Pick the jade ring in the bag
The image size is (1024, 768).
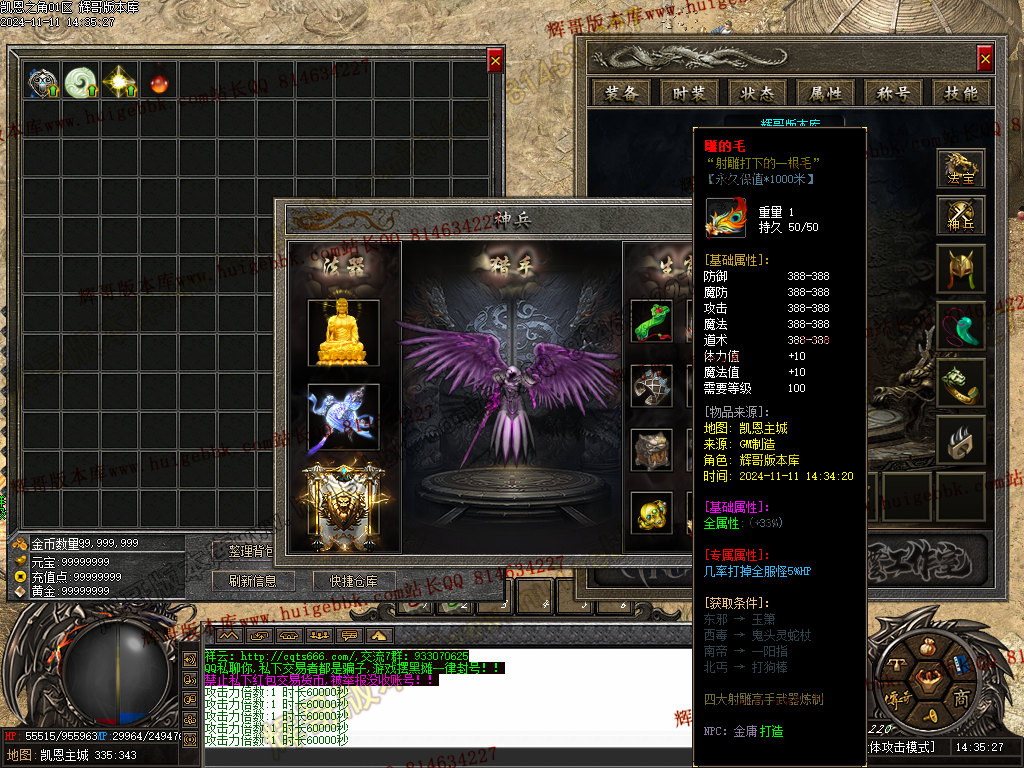click(x=80, y=81)
